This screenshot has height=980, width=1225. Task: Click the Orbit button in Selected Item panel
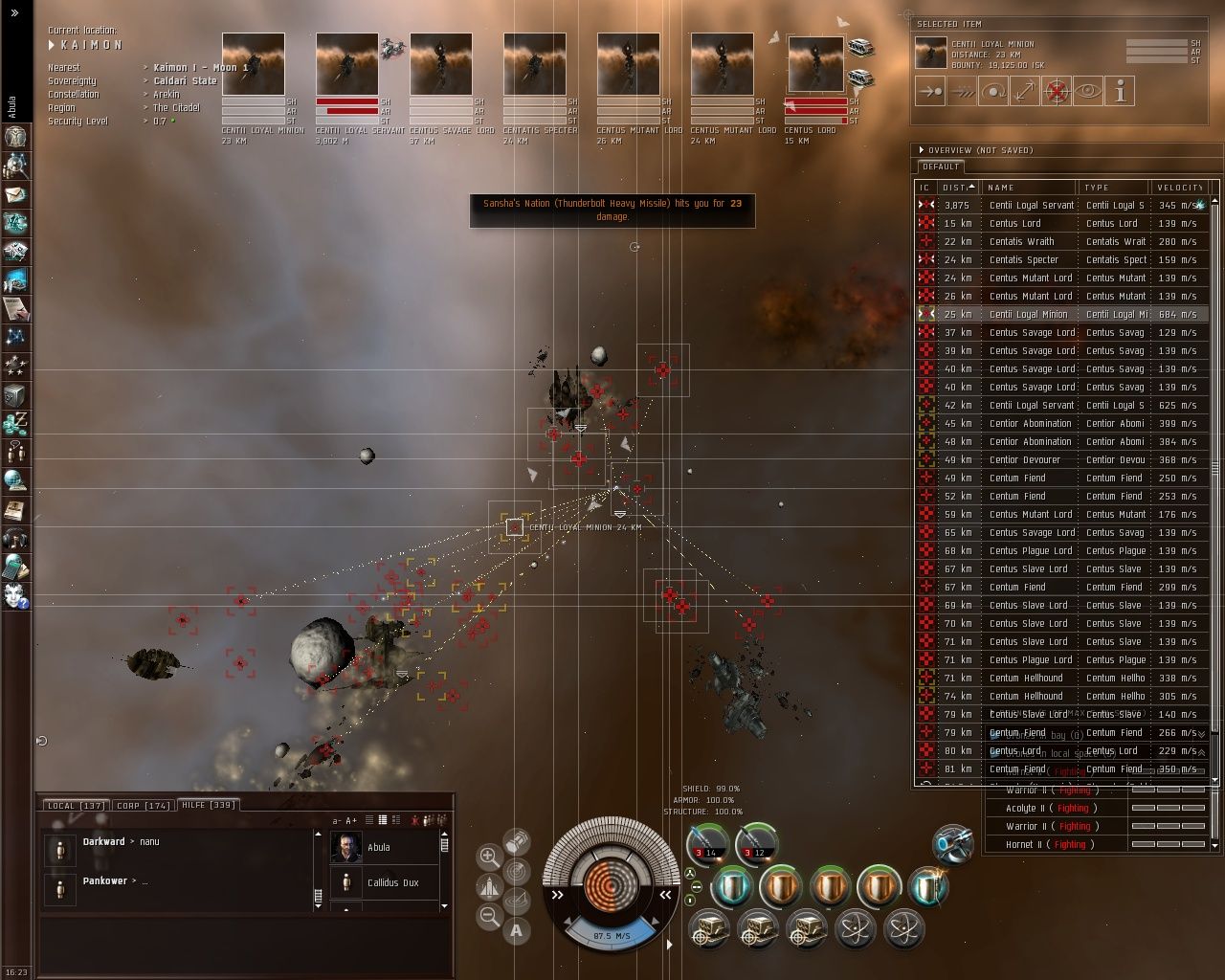tap(992, 91)
